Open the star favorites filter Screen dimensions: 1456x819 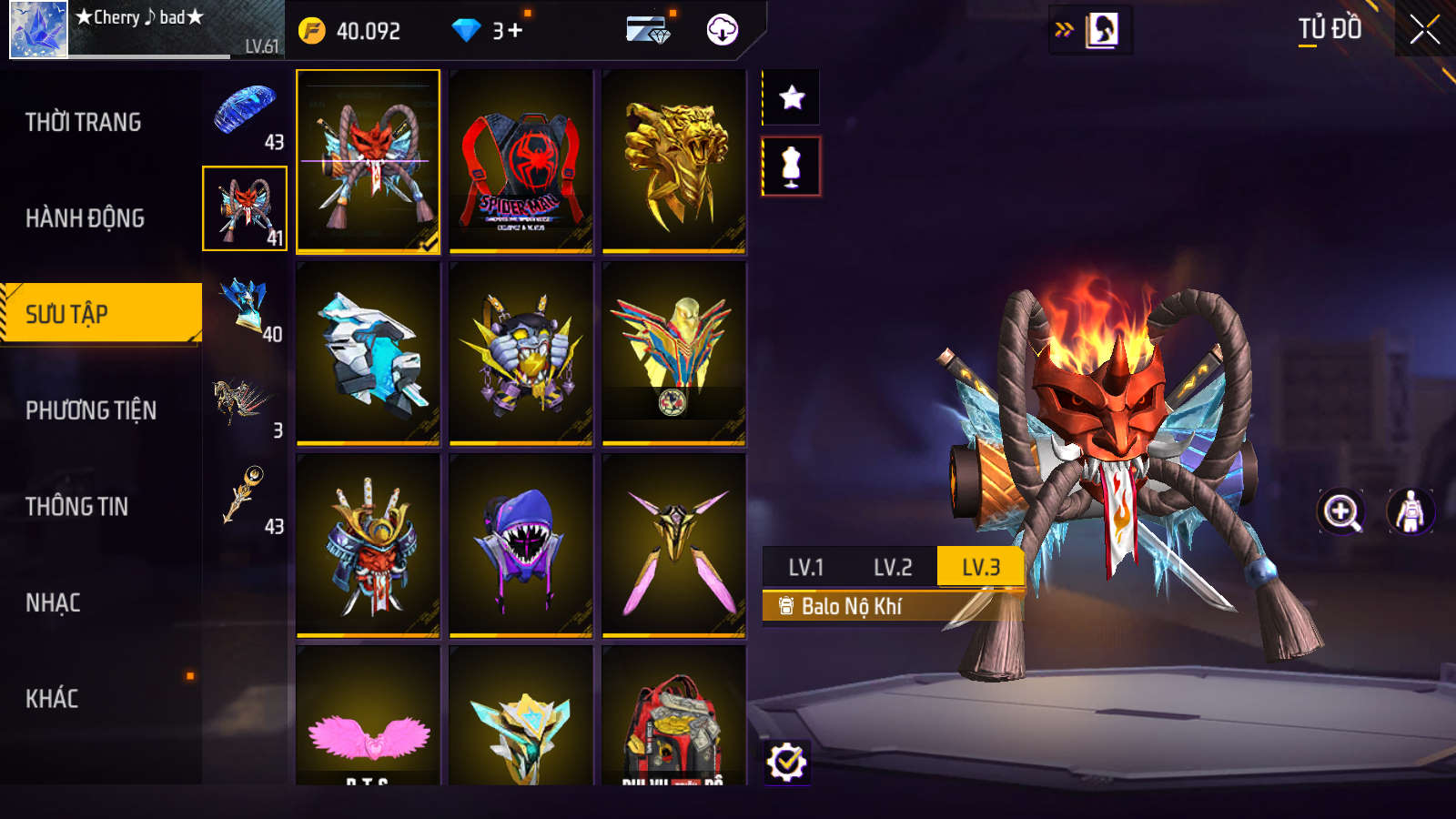point(792,97)
